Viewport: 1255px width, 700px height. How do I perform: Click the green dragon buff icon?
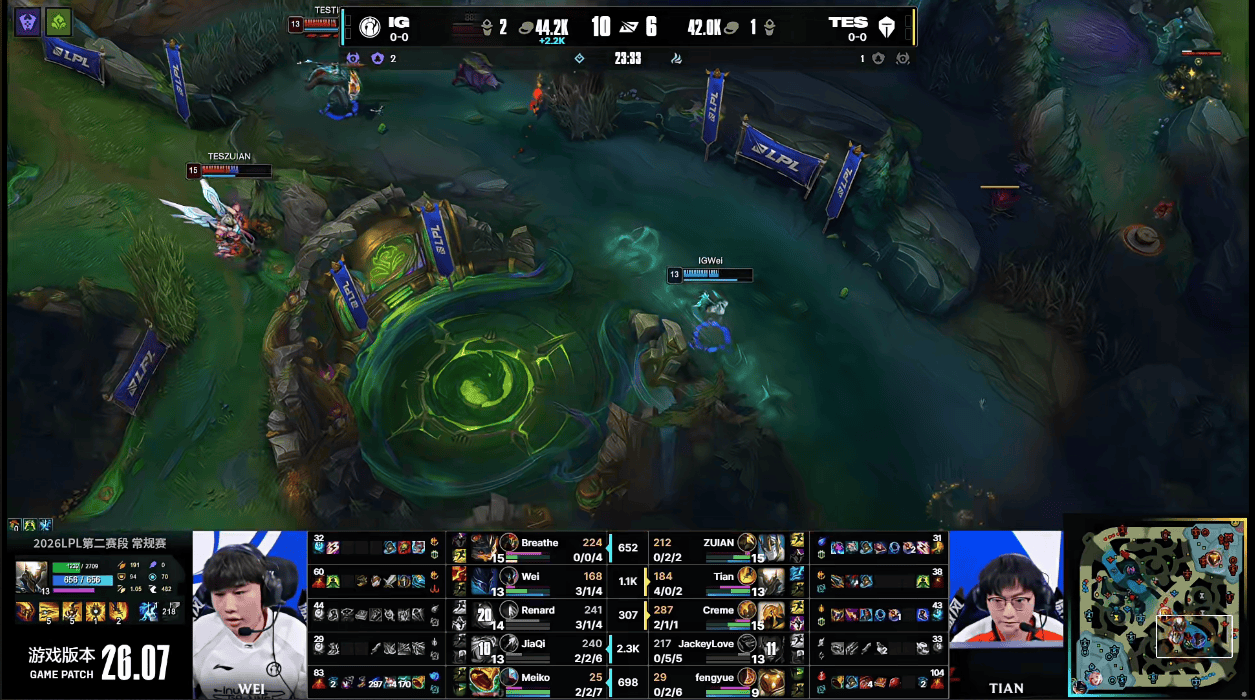tap(59, 22)
